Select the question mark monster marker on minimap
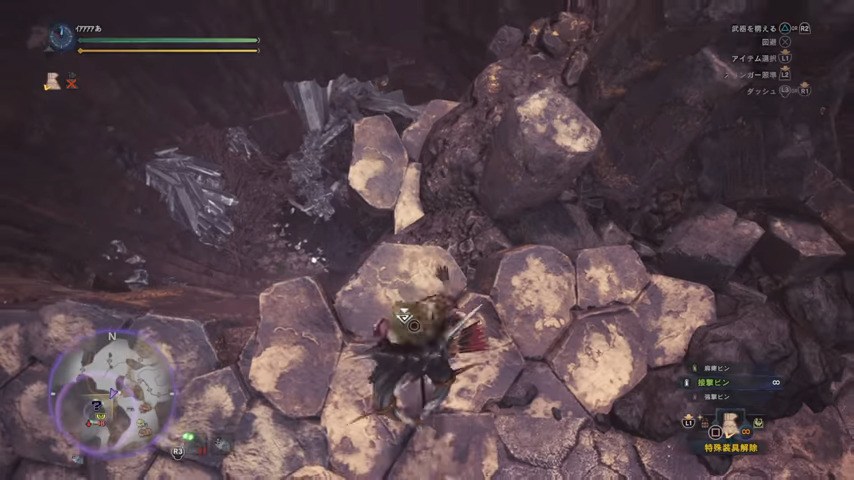Image resolution: width=854 pixels, height=480 pixels. [97, 406]
